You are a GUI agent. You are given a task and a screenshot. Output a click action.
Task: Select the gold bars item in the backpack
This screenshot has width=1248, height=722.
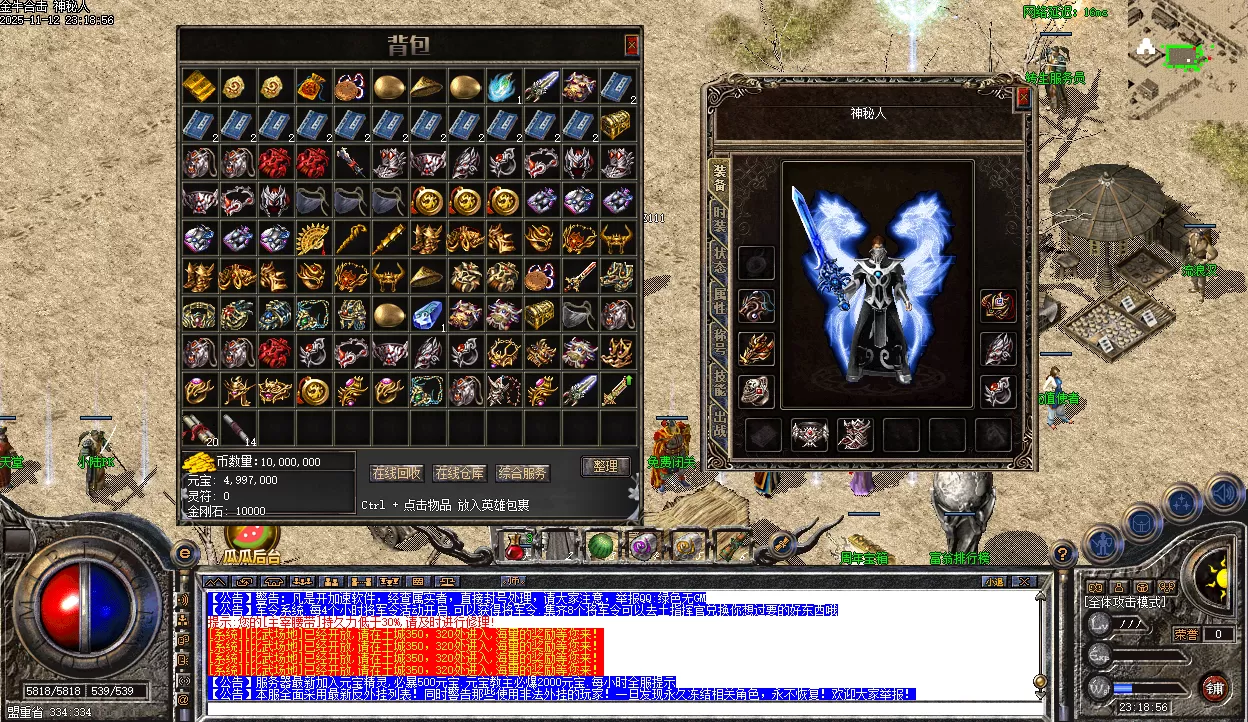(x=199, y=86)
